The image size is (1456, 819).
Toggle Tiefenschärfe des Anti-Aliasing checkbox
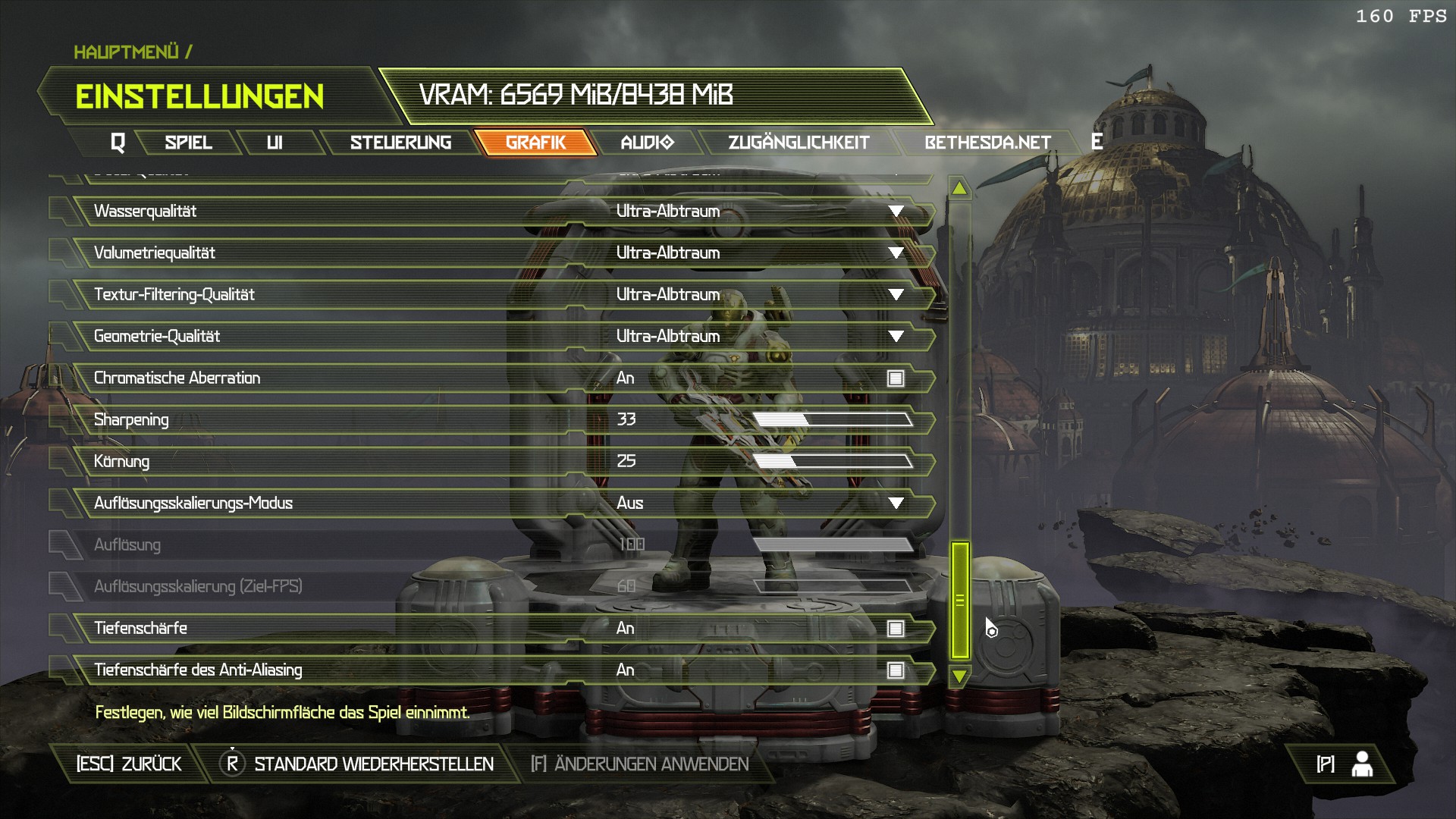(x=896, y=670)
